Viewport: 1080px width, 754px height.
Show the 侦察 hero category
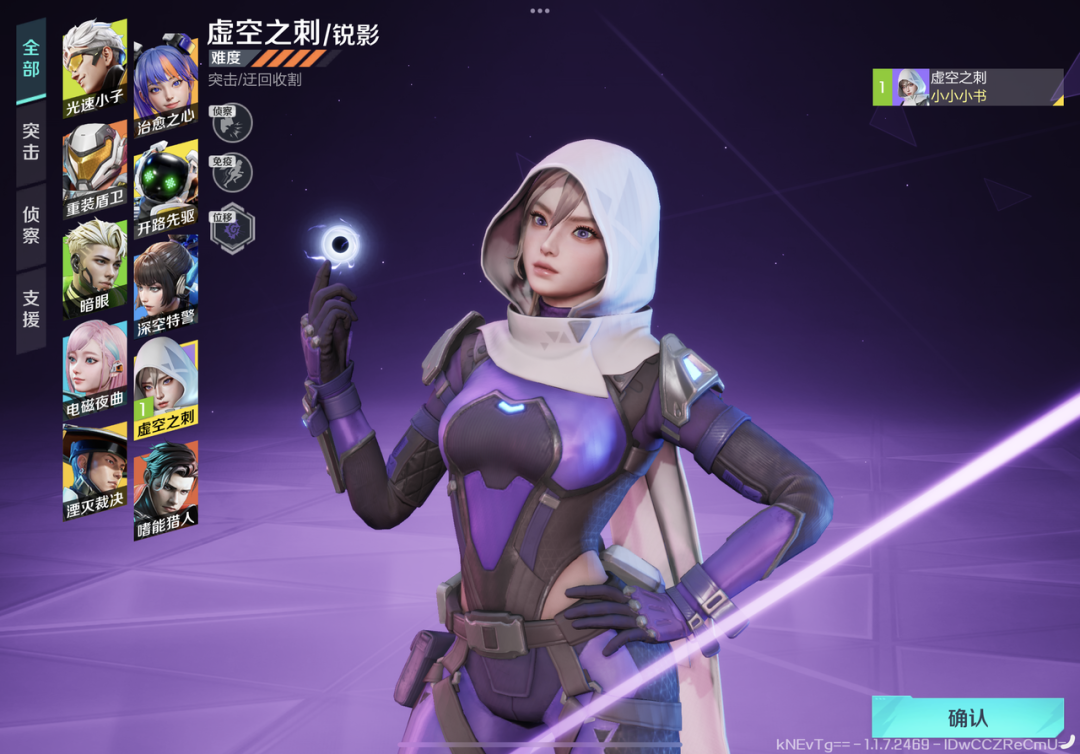point(31,225)
